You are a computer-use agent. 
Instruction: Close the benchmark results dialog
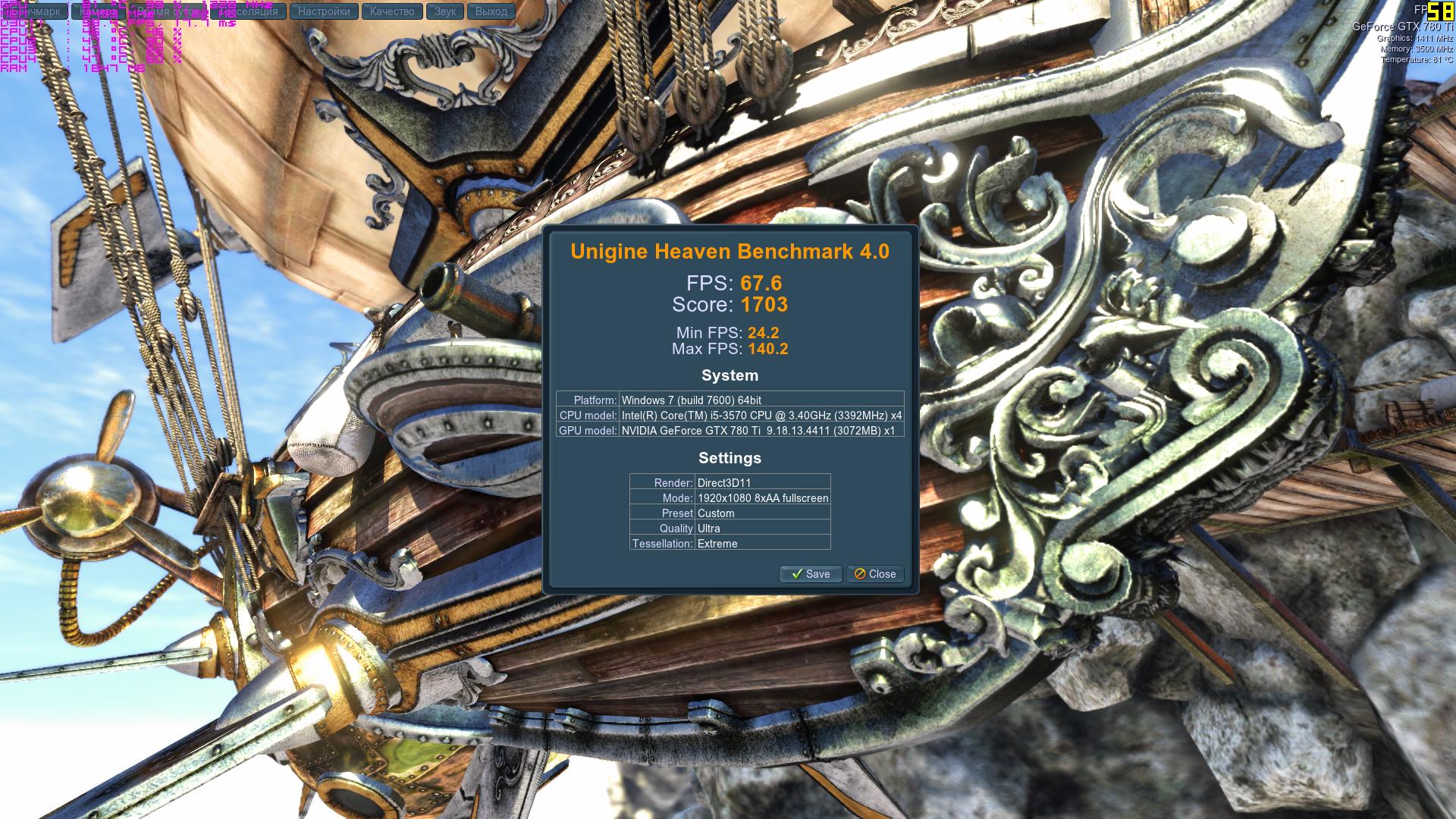pos(875,574)
